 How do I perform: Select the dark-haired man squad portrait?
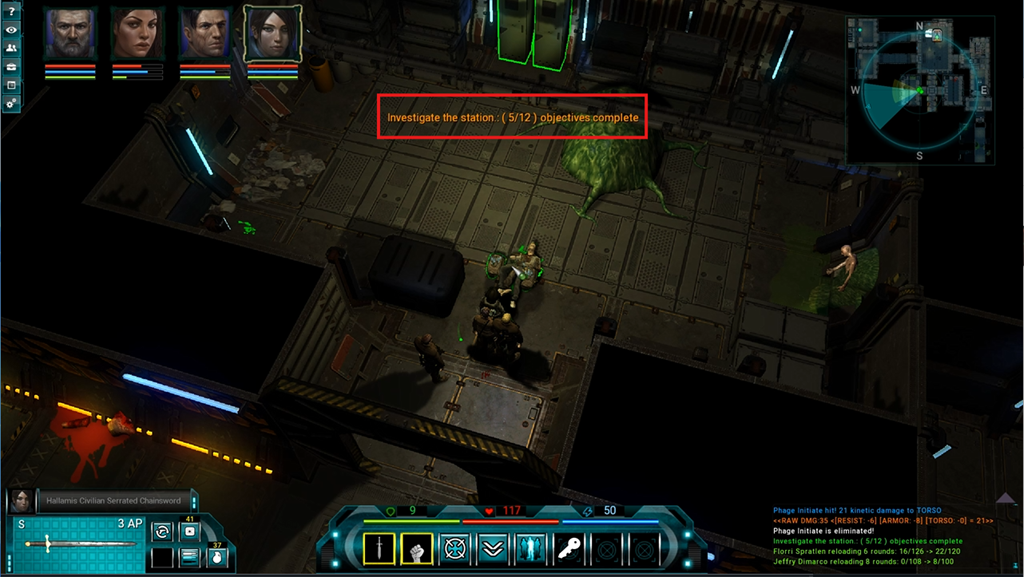point(205,34)
